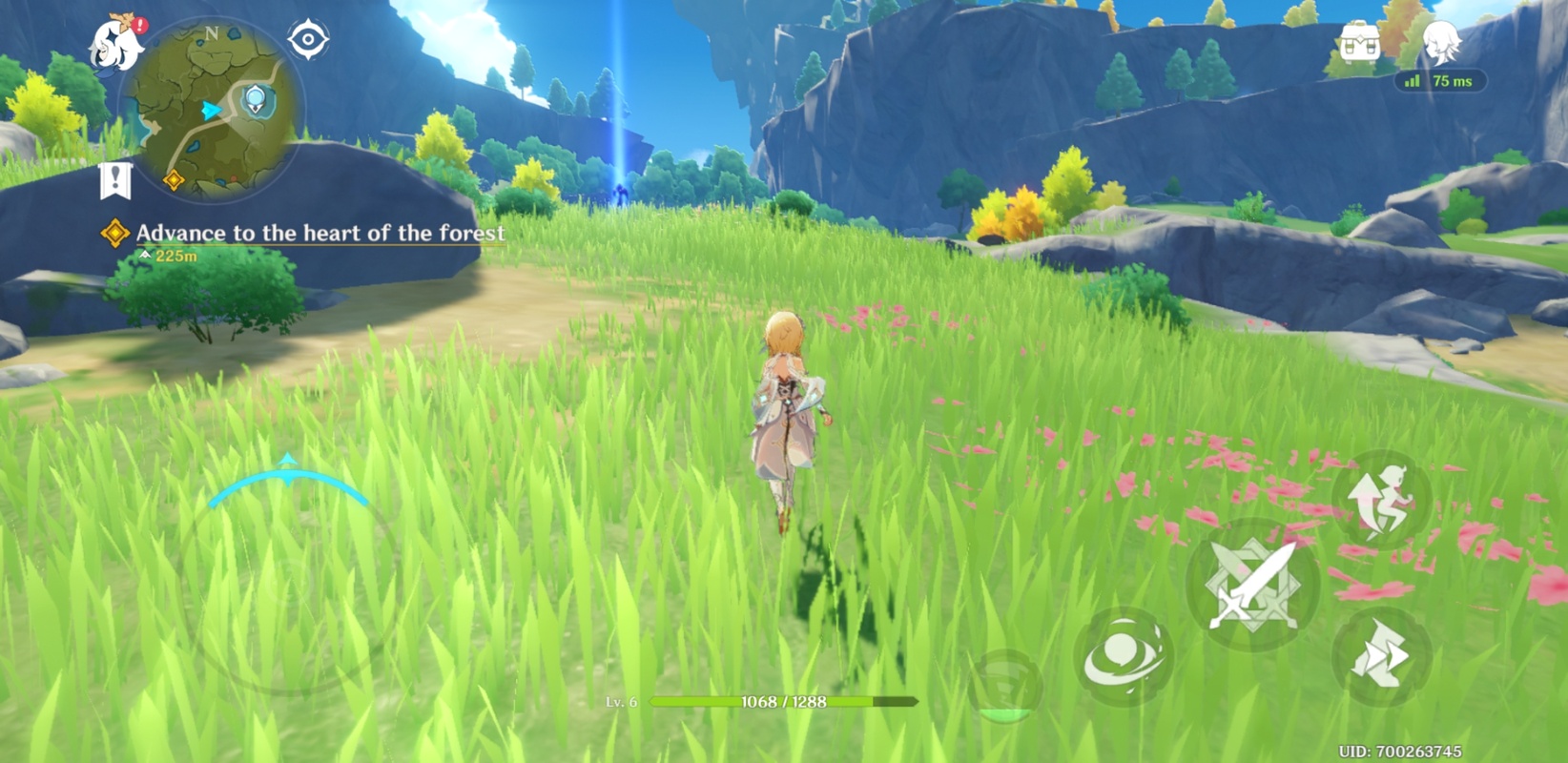The image size is (1568, 763).
Task: Open the backpack inventory icon
Action: click(x=1358, y=43)
